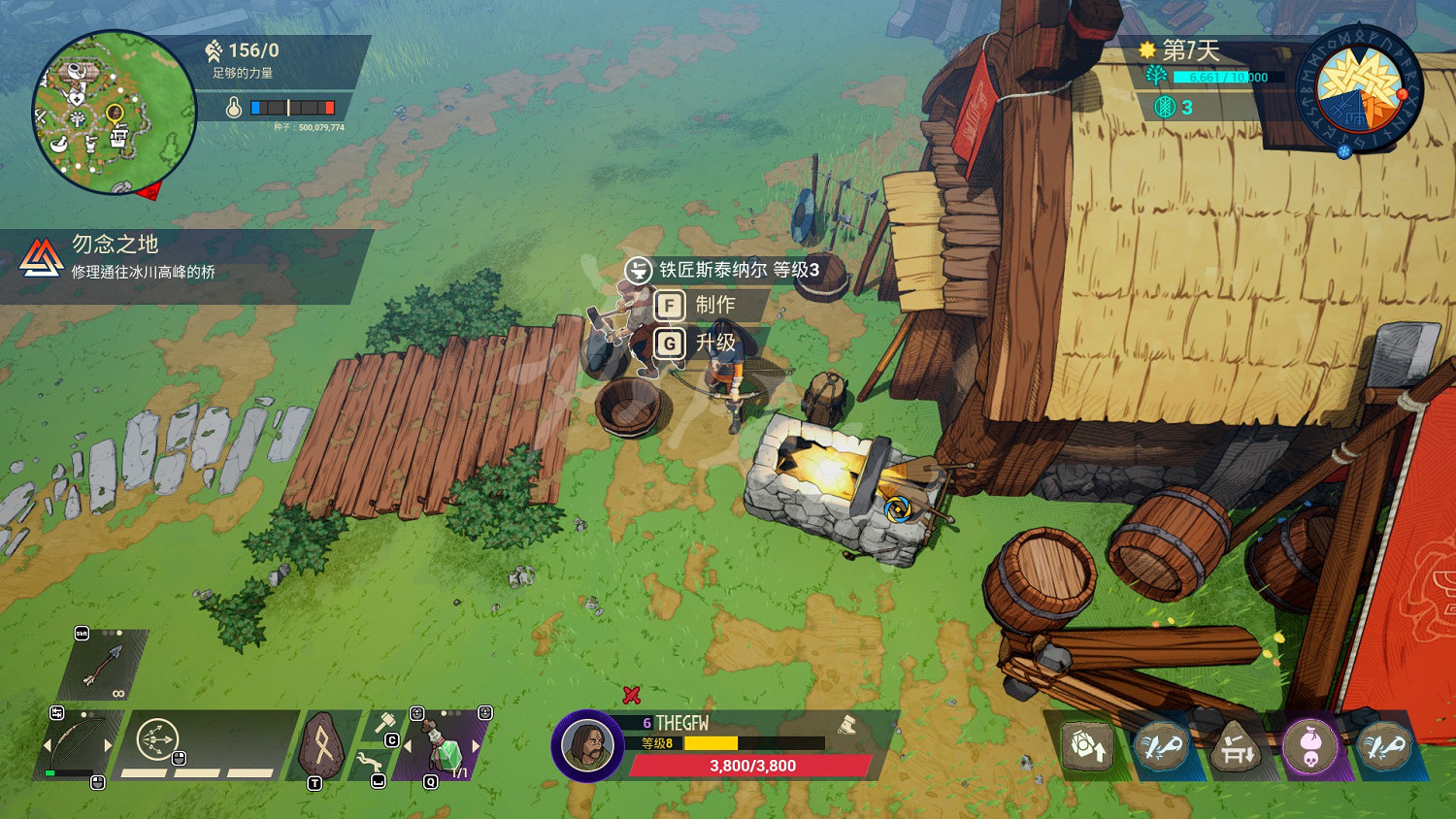Select the stone icon with up arrow
Screen dimensions: 1456x819
1087,746
